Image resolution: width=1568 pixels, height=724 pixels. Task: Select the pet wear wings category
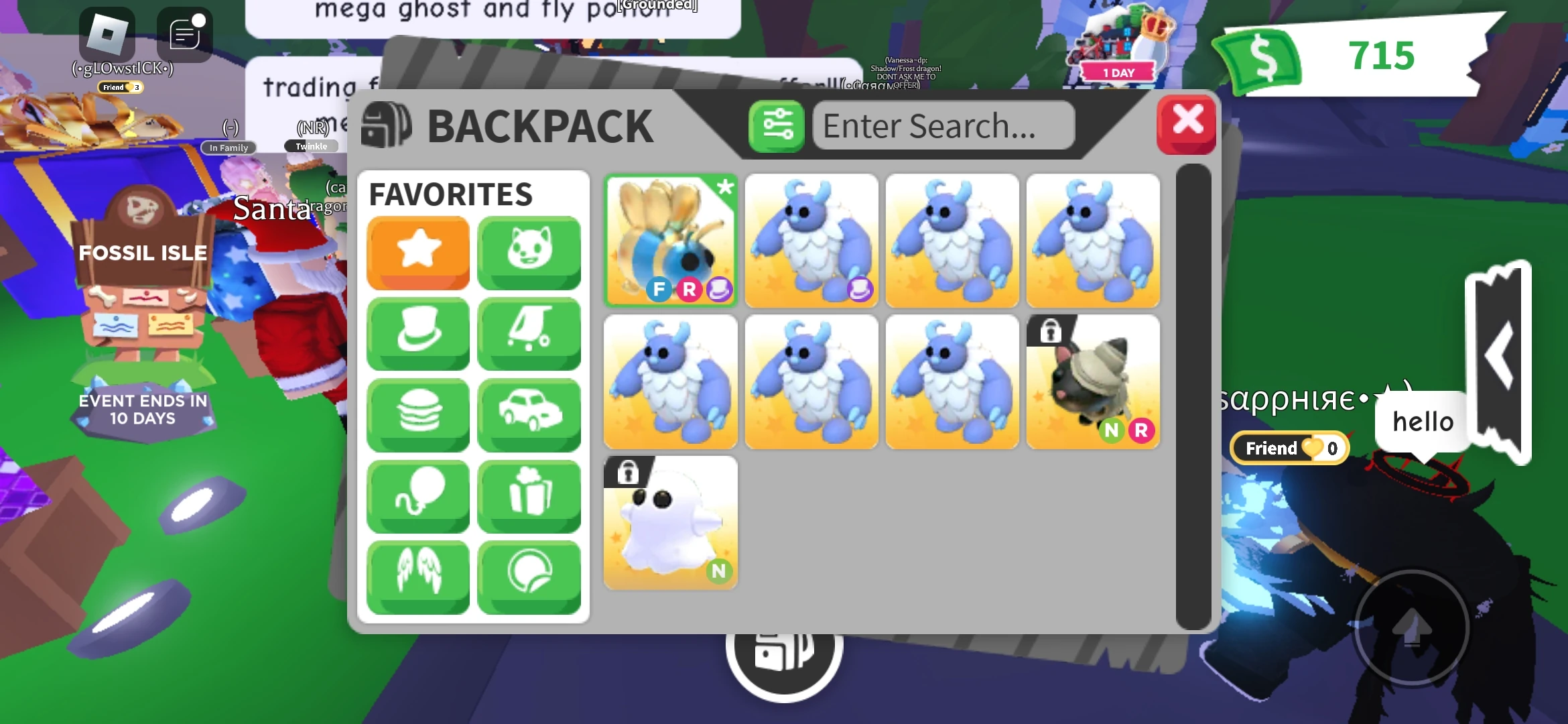click(x=417, y=577)
